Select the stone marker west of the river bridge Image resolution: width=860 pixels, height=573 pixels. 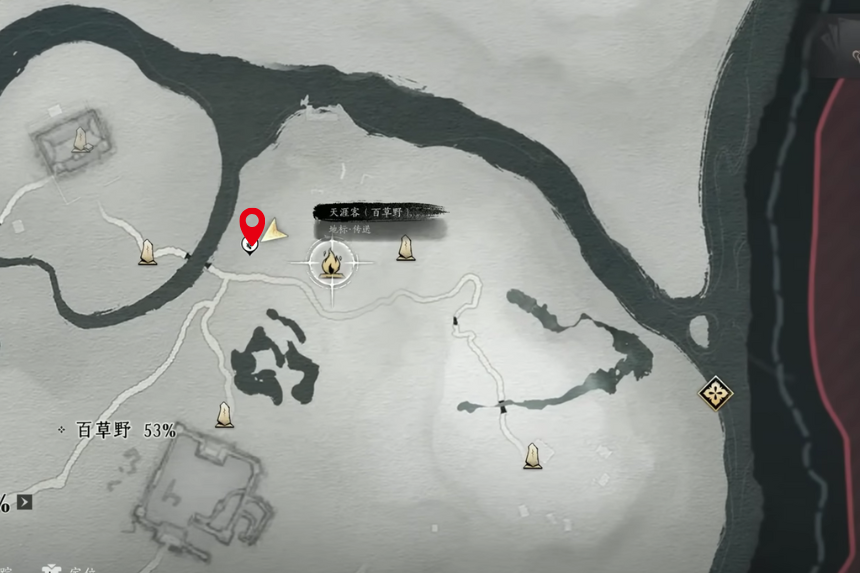pos(148,252)
